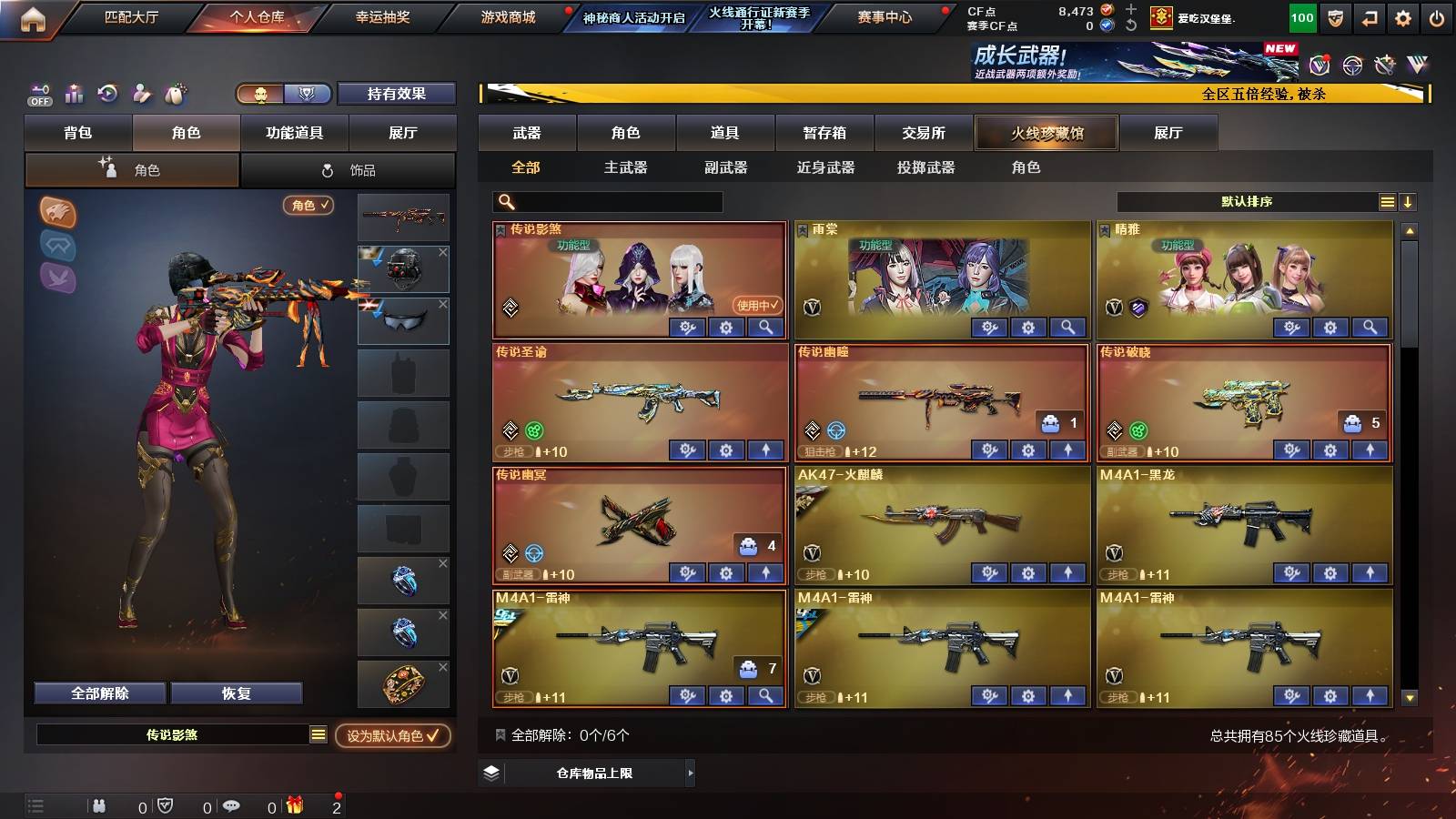This screenshot has height=819, width=1456.
Task: Click the magnifier inspect icon on 传说影煞 card
Action: [x=765, y=328]
